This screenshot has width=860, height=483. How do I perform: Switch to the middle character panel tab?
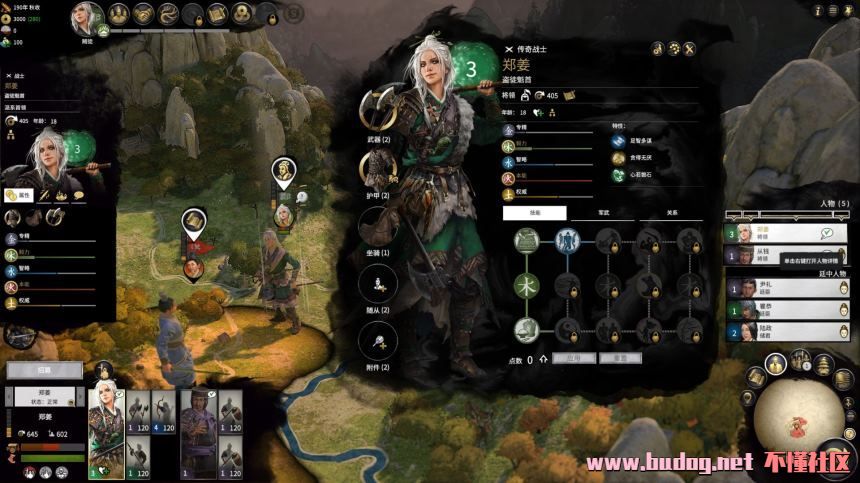[x=602, y=213]
